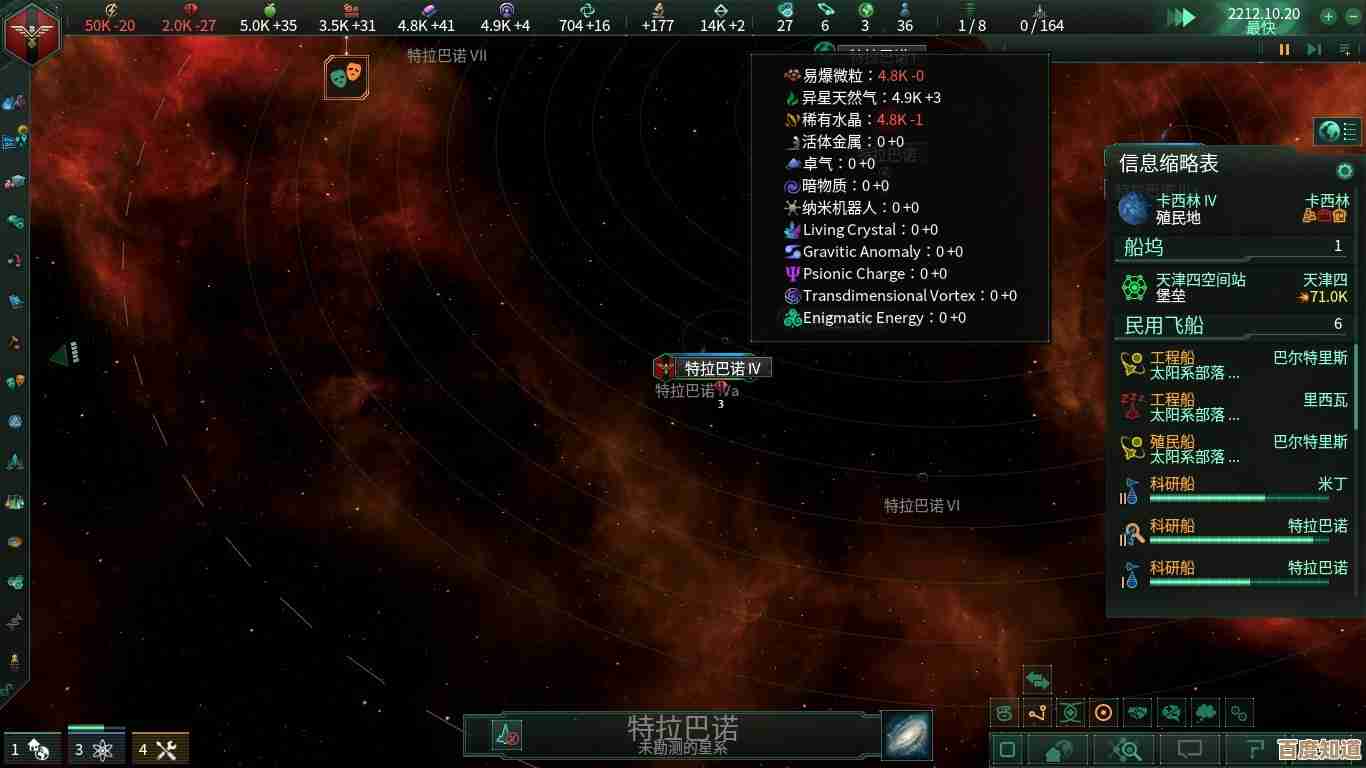Select the 特拉巴诺 IV planet label
This screenshot has height=768, width=1366.
(722, 368)
